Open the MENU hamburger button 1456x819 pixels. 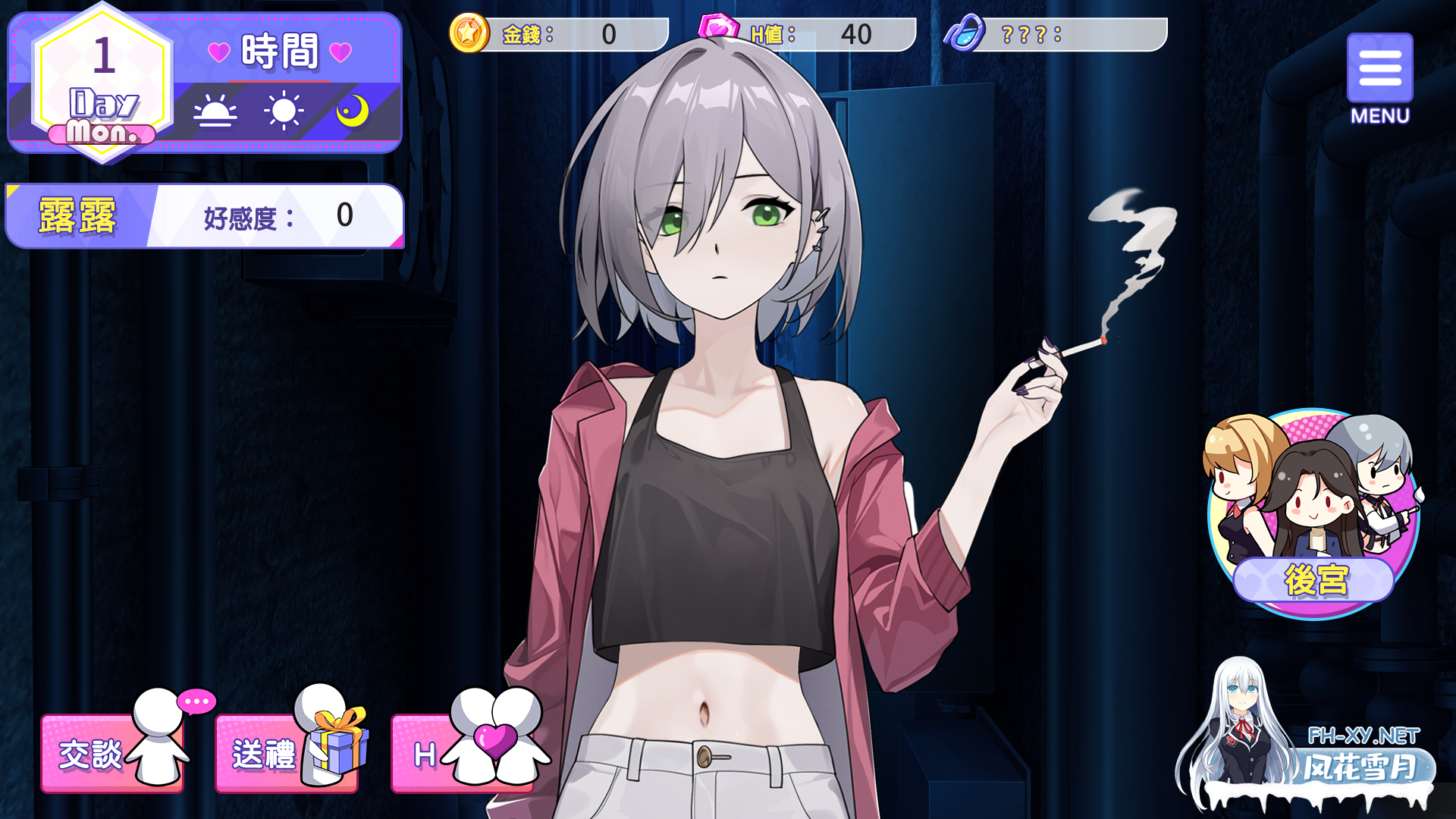tap(1379, 70)
